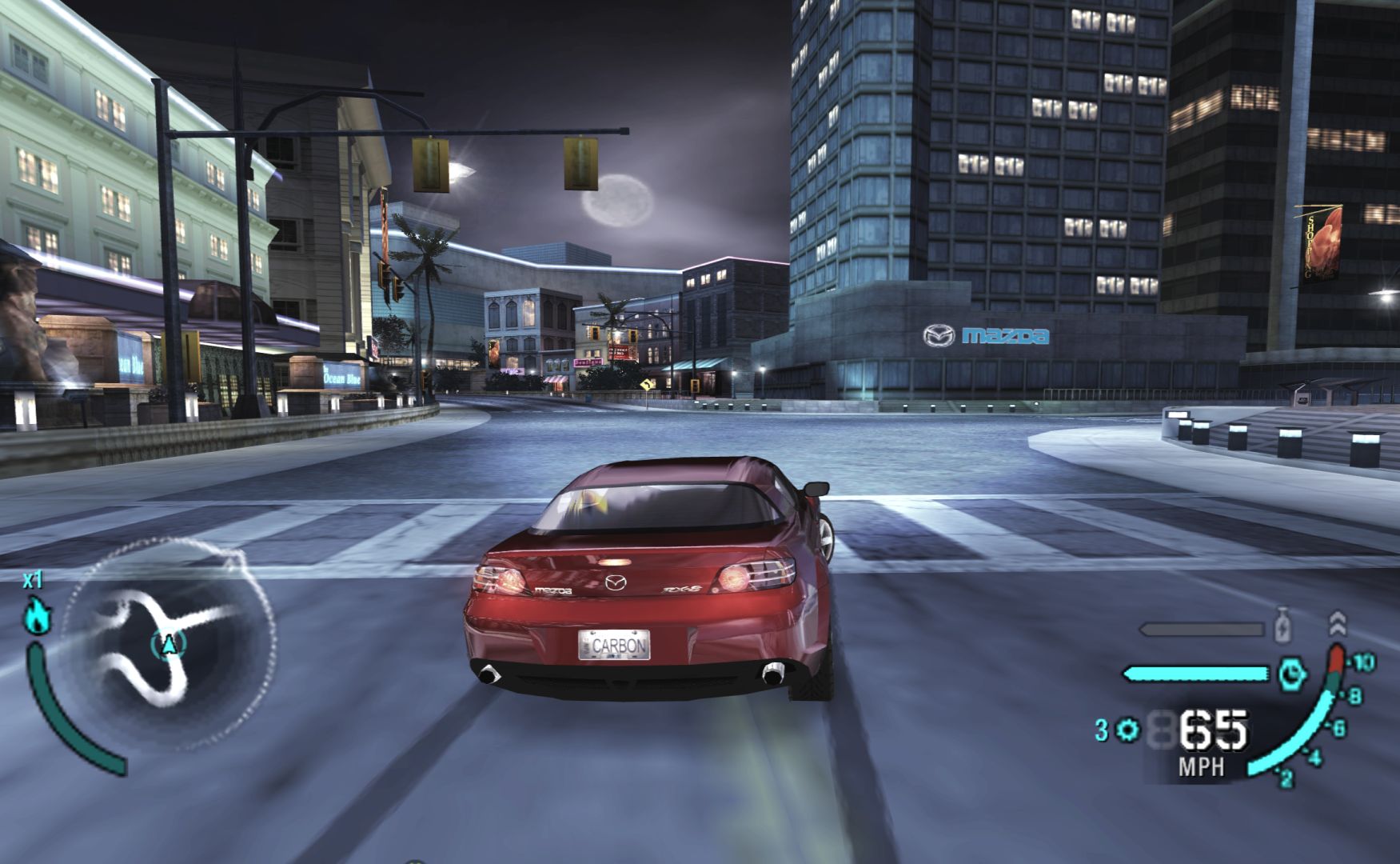Click the circular minimap

click(x=168, y=644)
